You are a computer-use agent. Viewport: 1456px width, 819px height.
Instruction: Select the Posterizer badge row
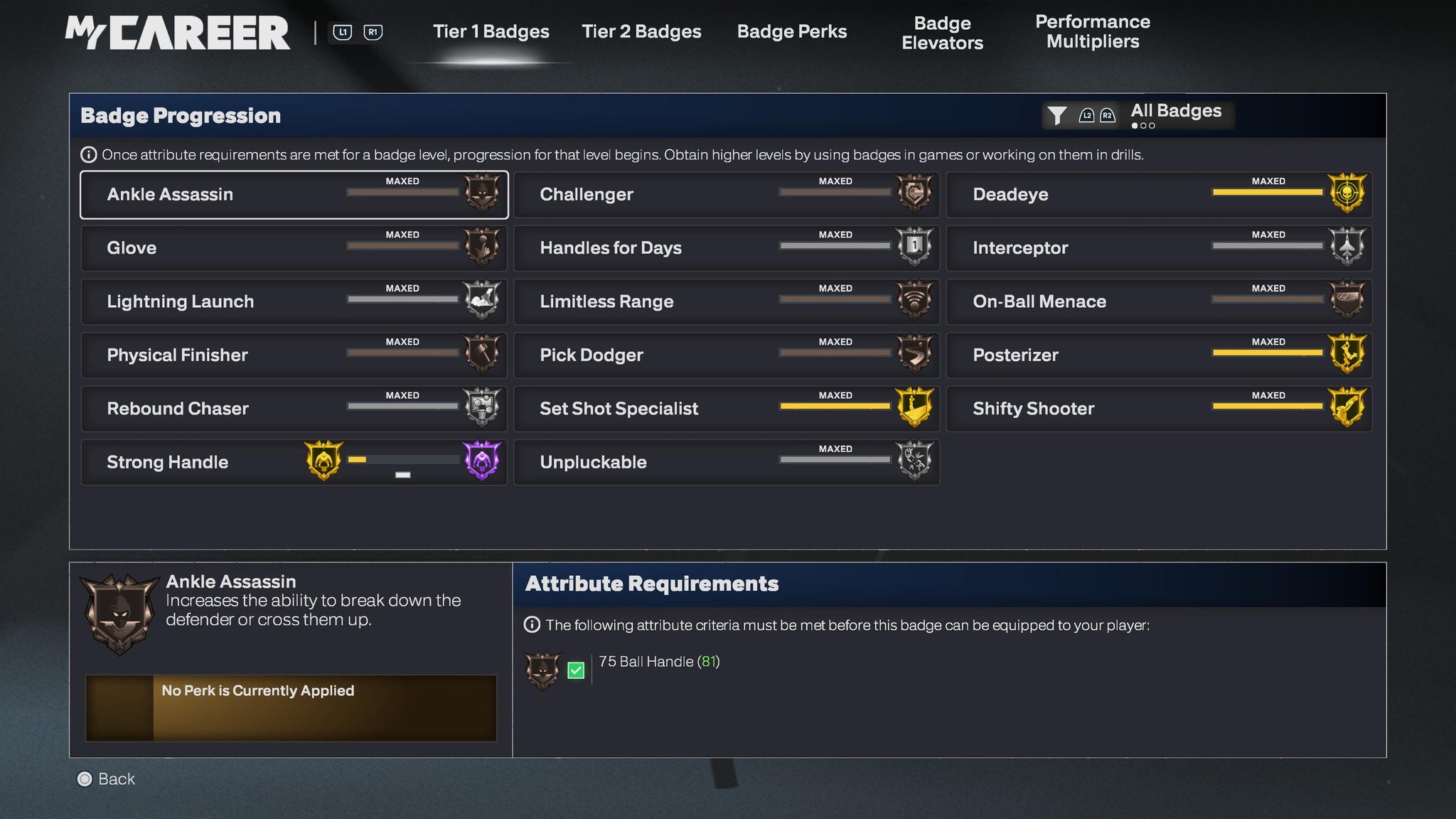1158,355
